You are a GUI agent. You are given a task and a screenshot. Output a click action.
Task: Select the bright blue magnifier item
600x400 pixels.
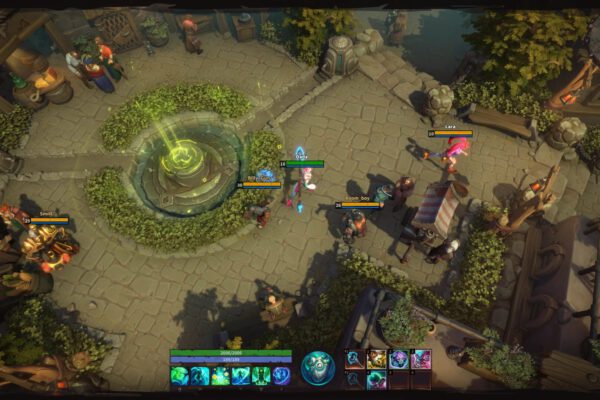click(x=355, y=359)
